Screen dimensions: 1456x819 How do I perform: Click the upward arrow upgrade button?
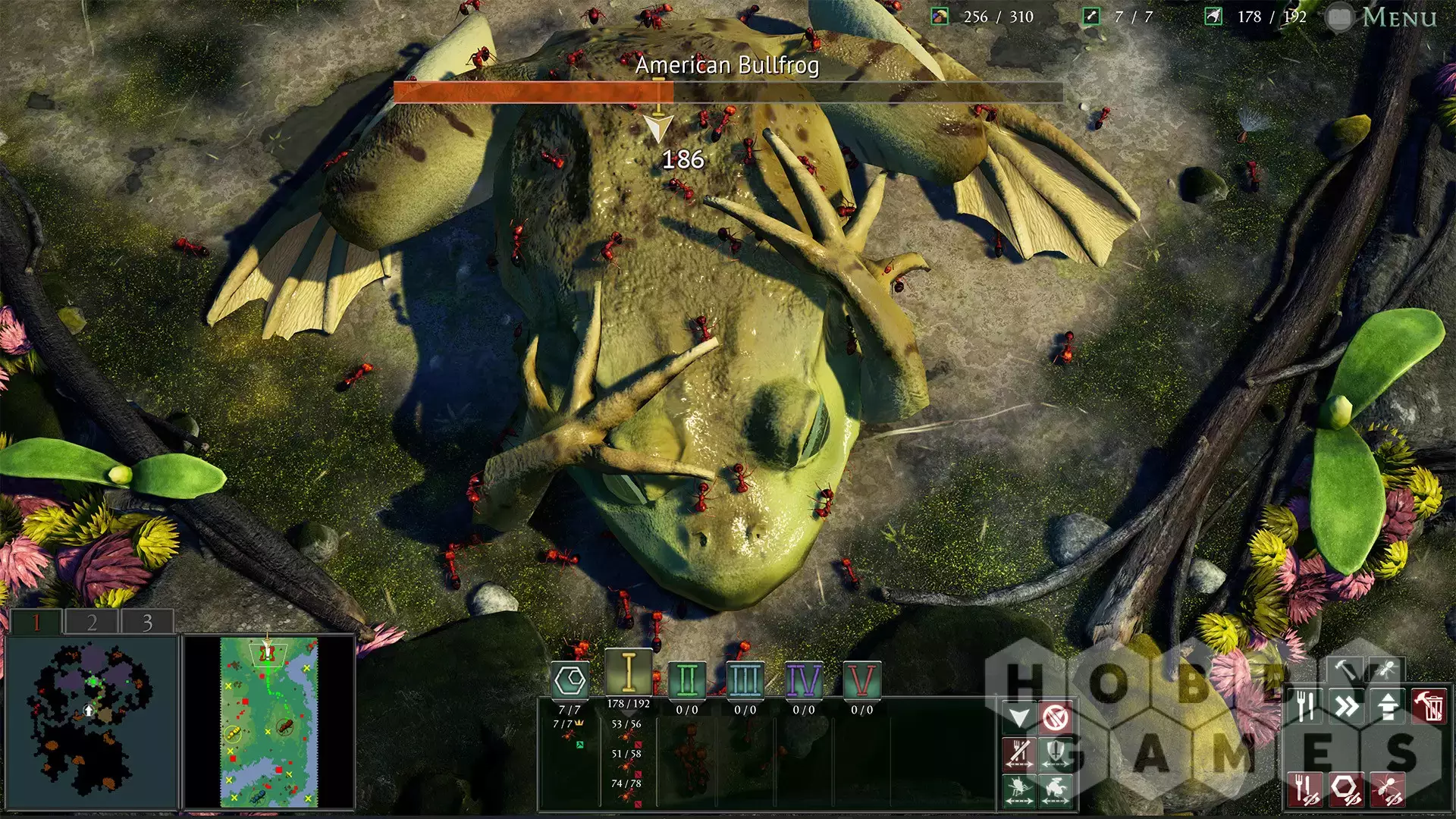[1388, 706]
